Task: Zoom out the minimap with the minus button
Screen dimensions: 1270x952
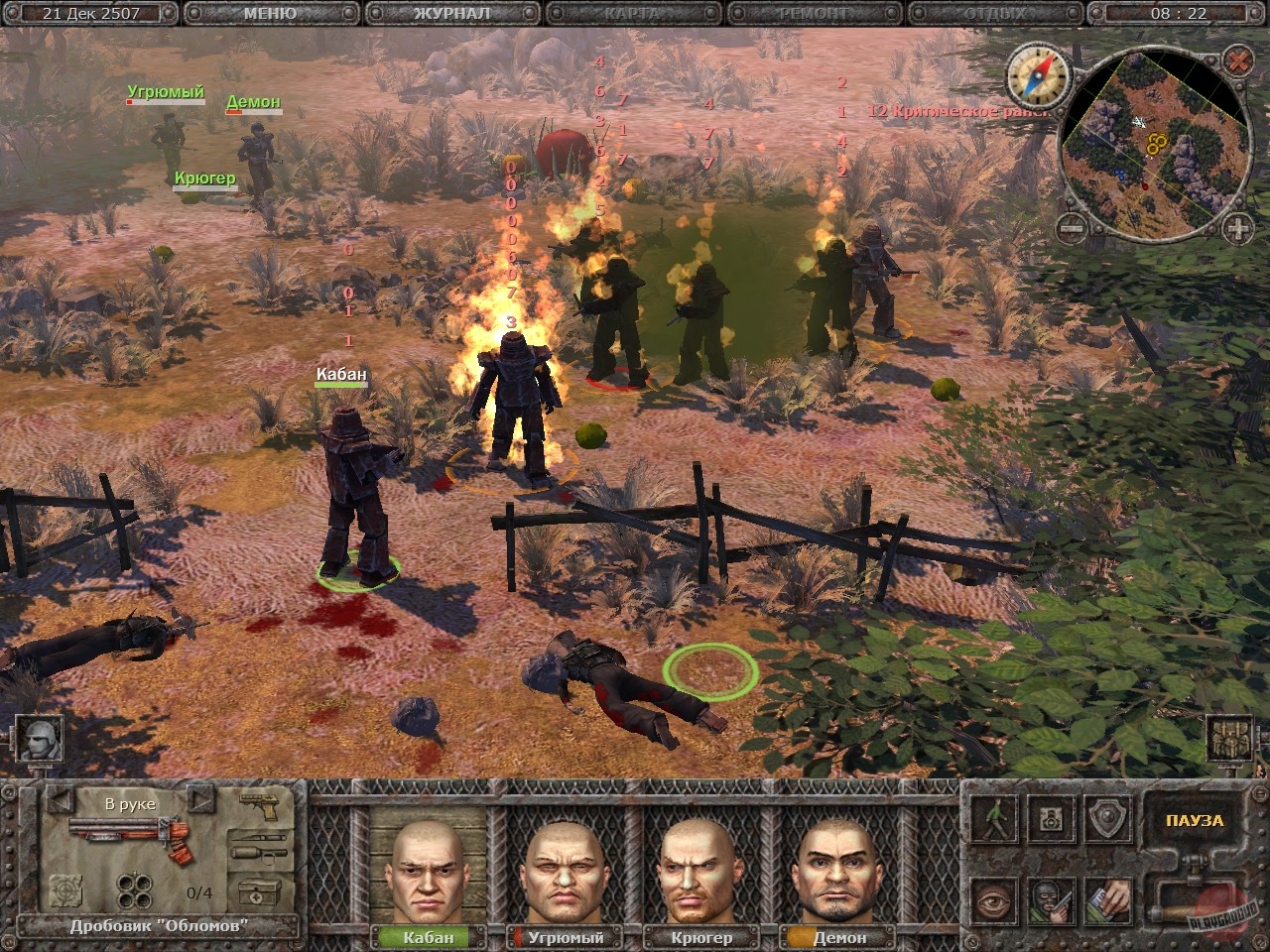Action: click(1070, 229)
